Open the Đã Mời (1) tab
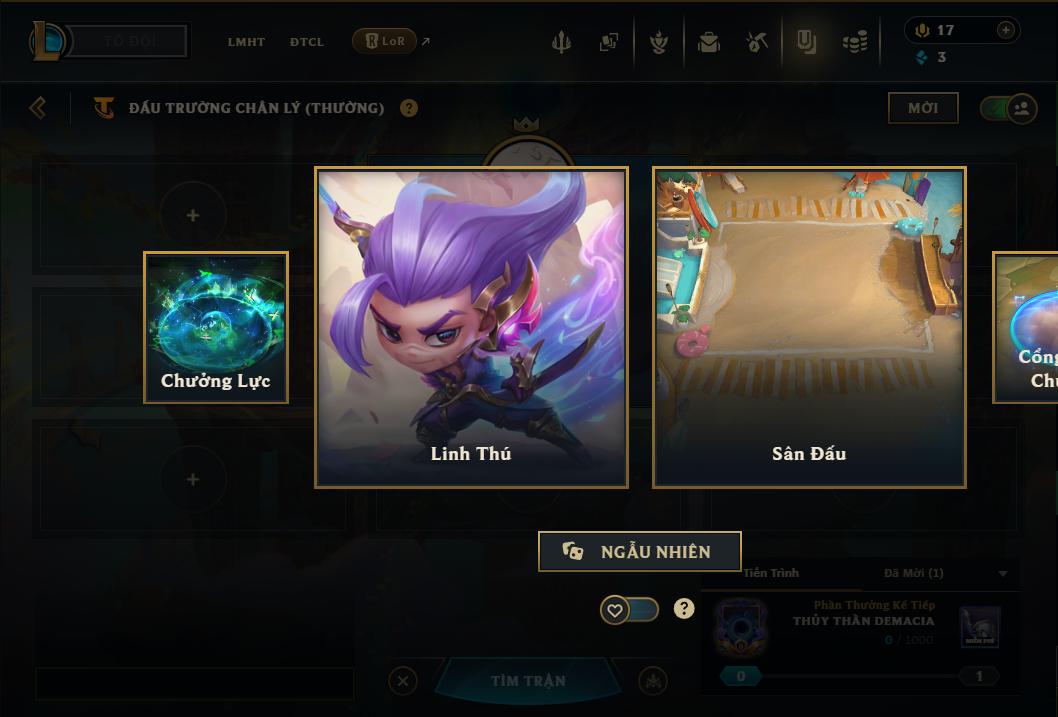 tap(914, 573)
